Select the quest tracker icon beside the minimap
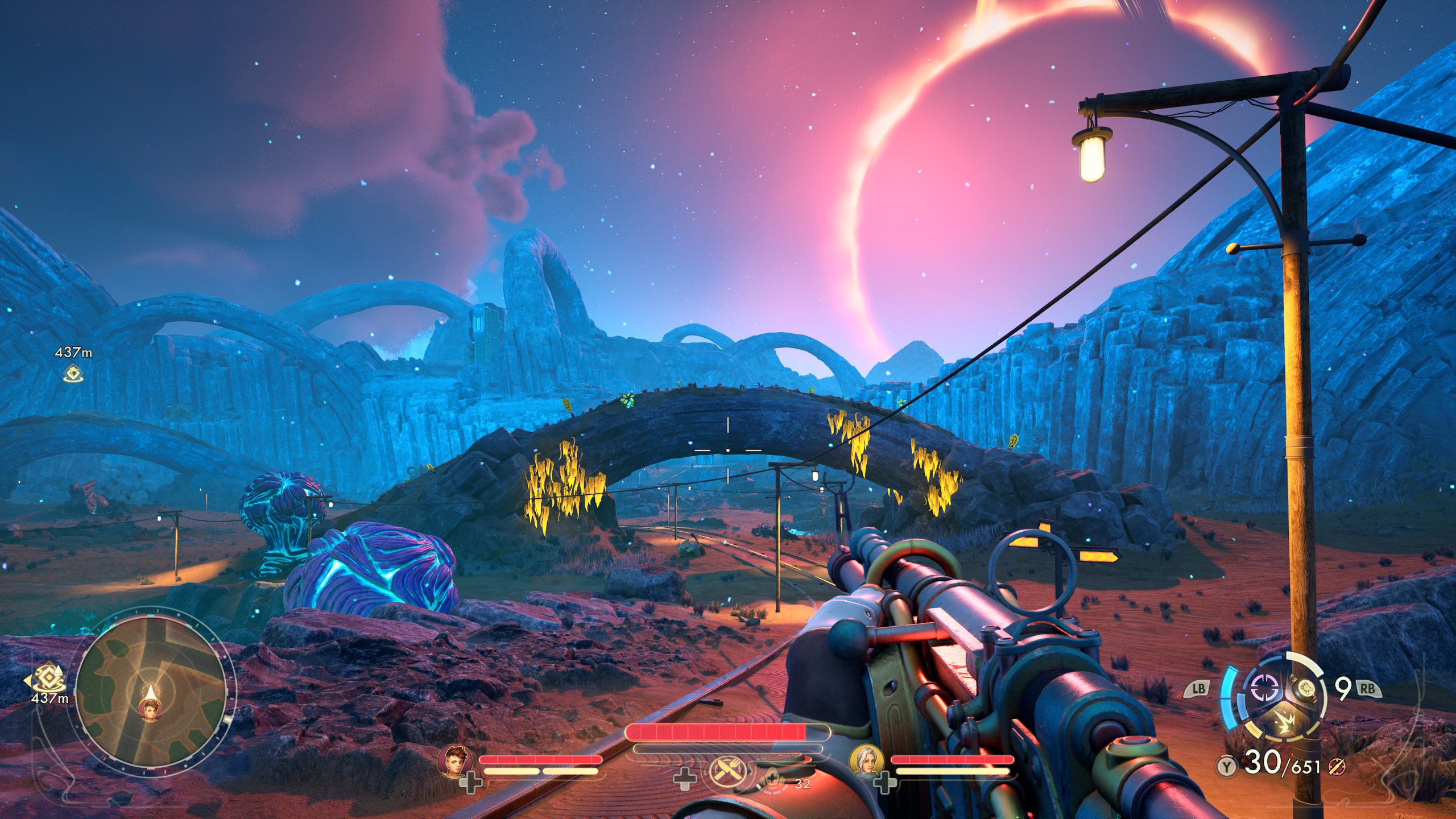Screen dimensions: 1456x819 (x=48, y=678)
